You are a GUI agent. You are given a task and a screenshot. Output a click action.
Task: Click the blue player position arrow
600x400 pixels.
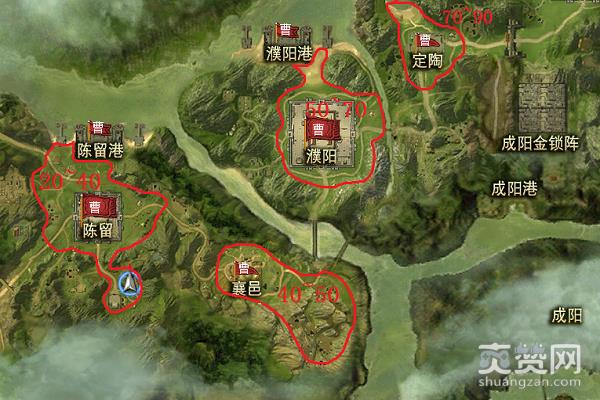click(x=128, y=286)
